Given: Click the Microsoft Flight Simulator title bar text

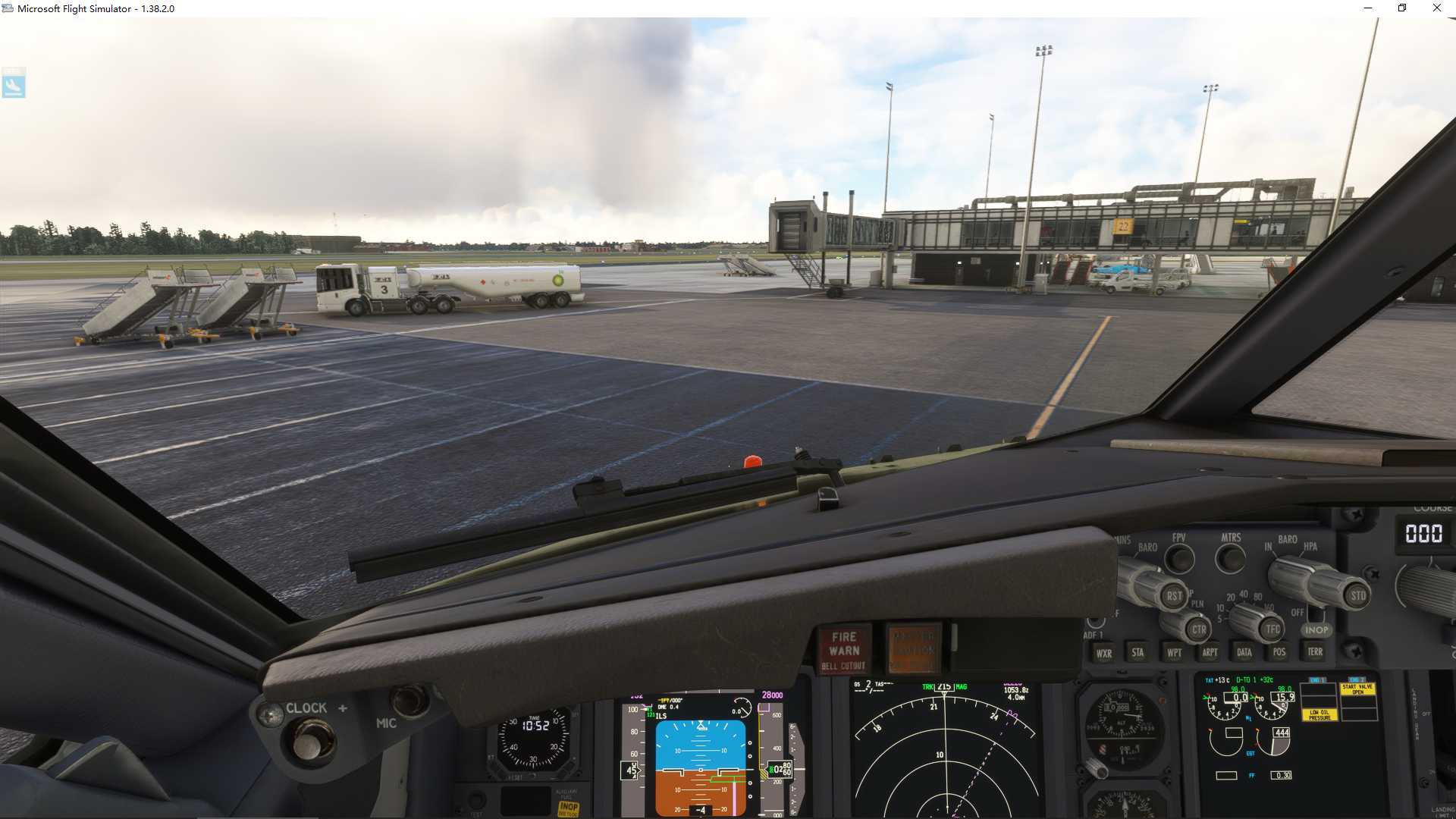Looking at the screenshot, I should (x=96, y=8).
